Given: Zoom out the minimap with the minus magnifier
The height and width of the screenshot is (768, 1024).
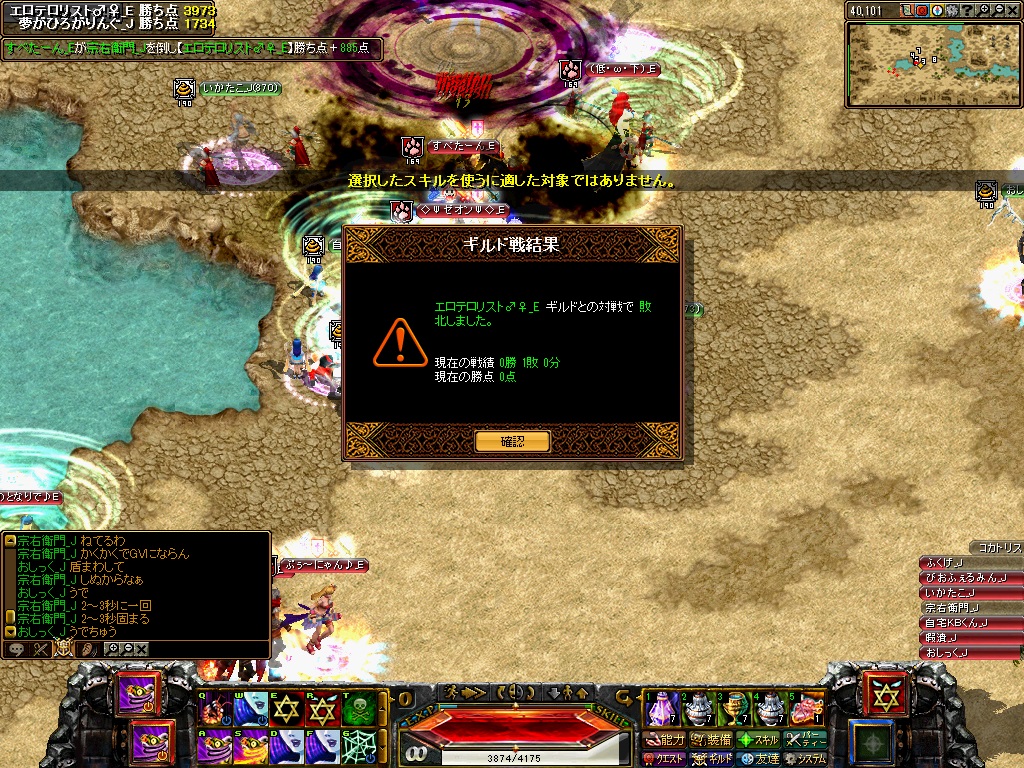Looking at the screenshot, I should pos(996,11).
